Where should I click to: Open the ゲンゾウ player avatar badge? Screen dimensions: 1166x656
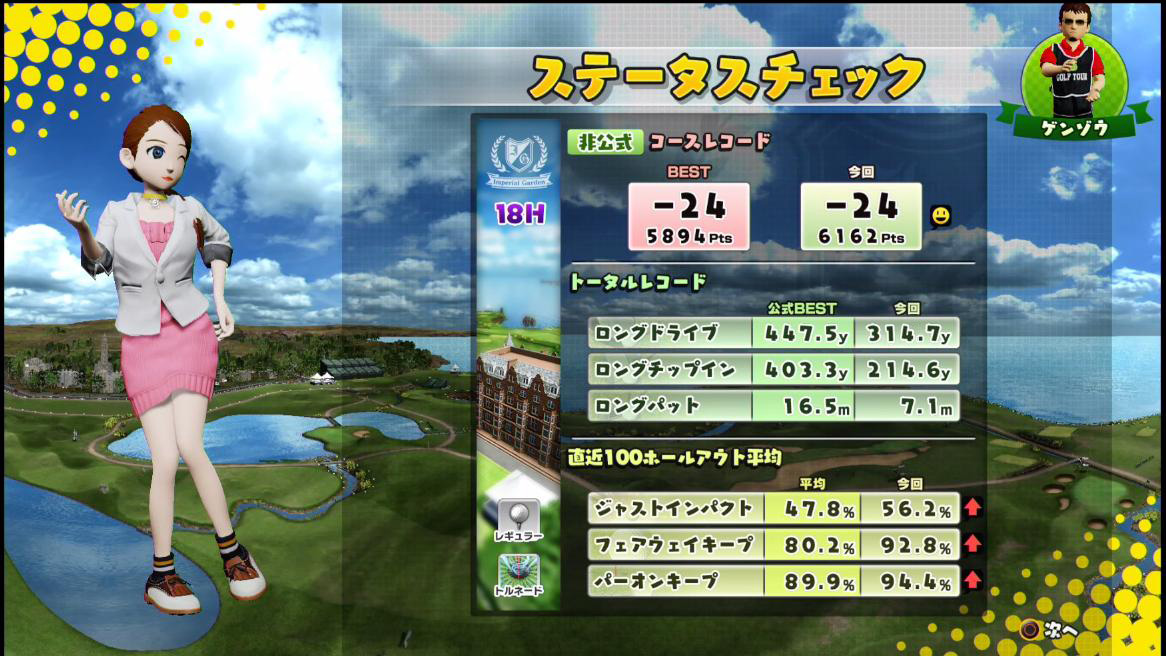click(x=1074, y=72)
